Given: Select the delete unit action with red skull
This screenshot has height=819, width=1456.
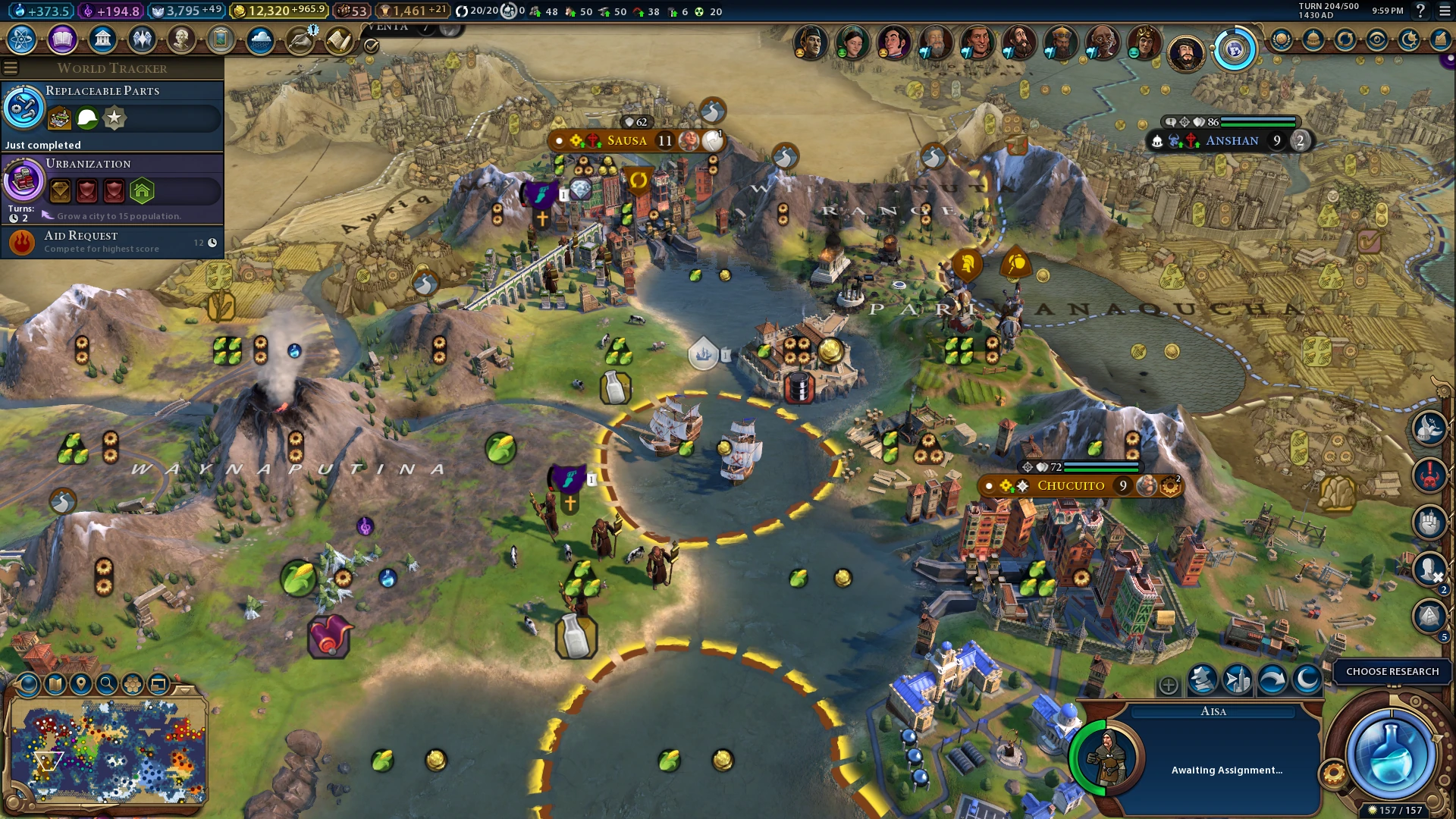Looking at the screenshot, I should (x=1429, y=474).
